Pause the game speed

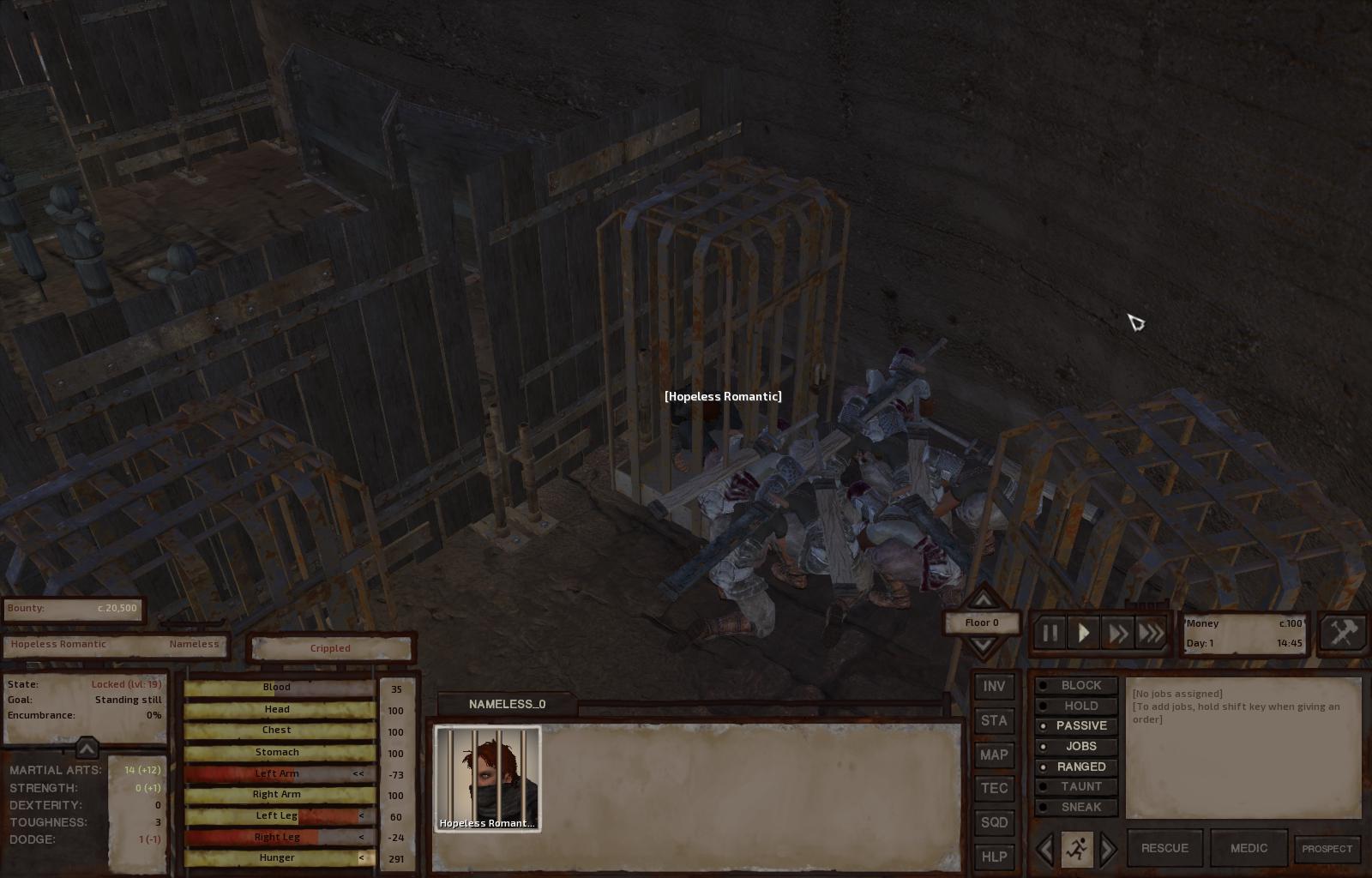pos(1050,634)
